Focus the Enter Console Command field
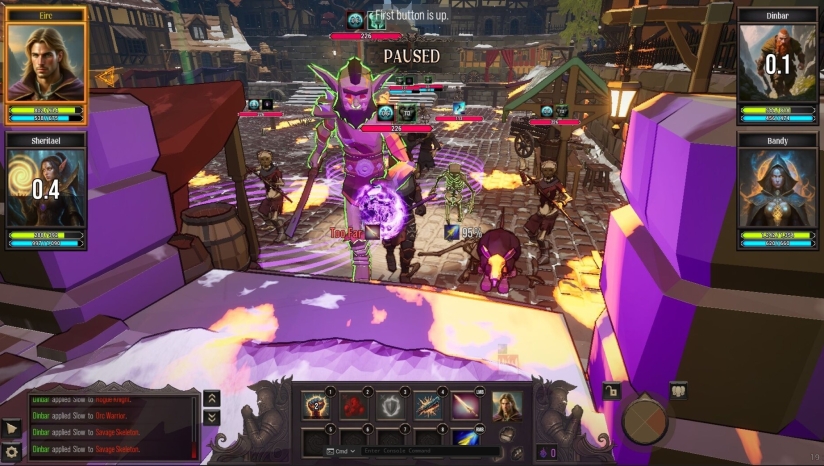Image resolution: width=824 pixels, height=466 pixels. coord(430,452)
